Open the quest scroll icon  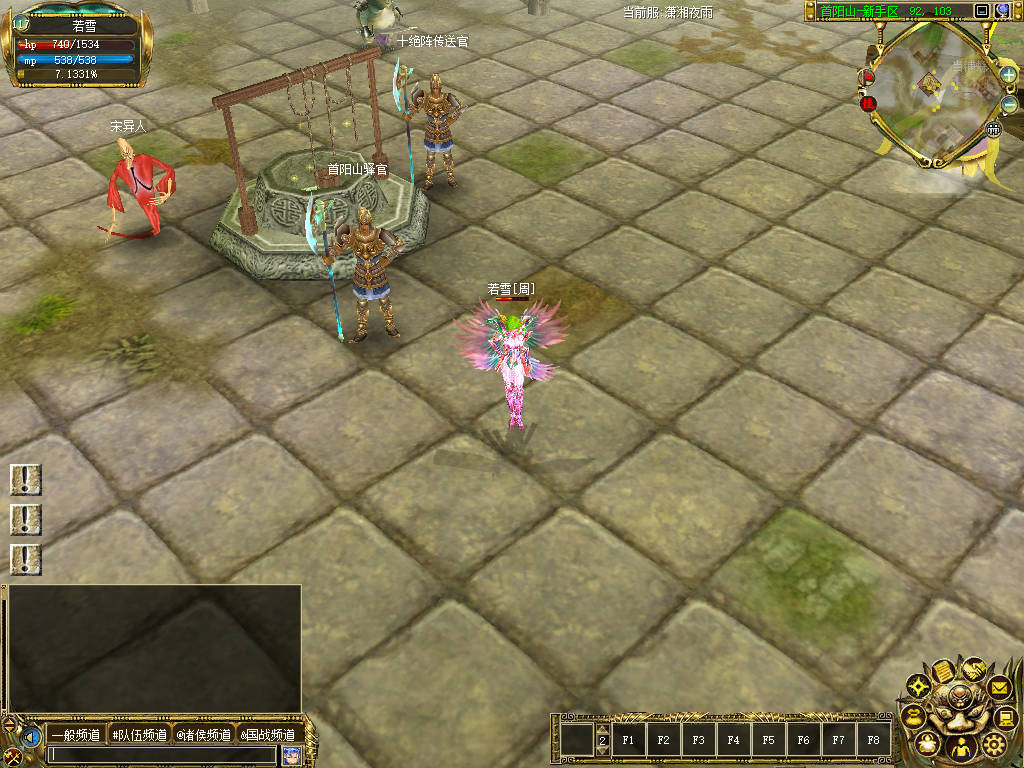943,671
